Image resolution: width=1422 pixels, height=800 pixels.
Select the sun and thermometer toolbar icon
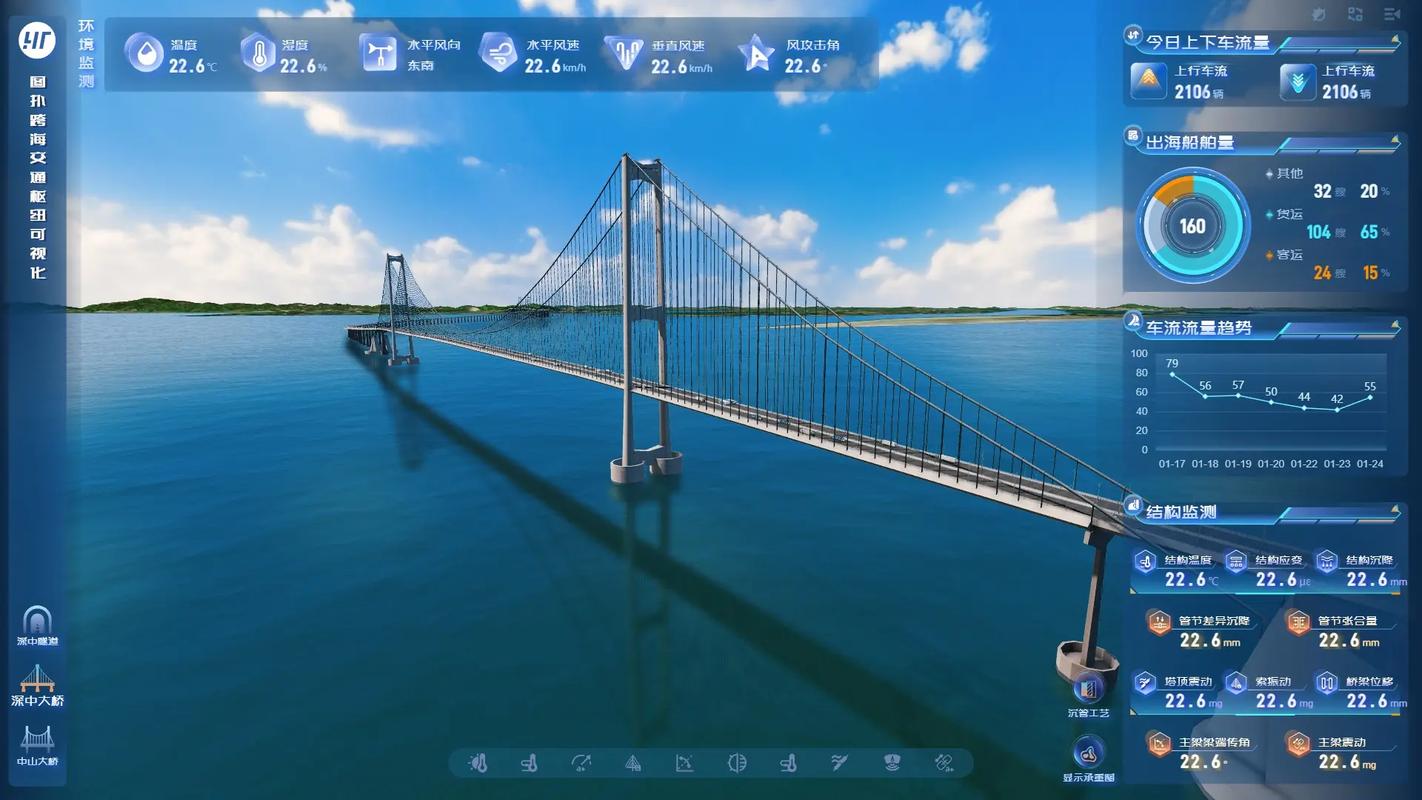click(478, 763)
